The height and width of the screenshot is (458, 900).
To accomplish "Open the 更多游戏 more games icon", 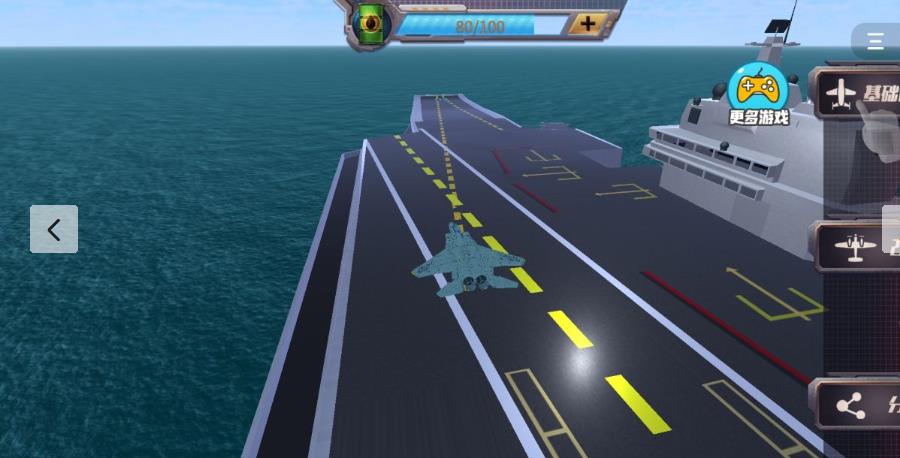I will click(758, 95).
